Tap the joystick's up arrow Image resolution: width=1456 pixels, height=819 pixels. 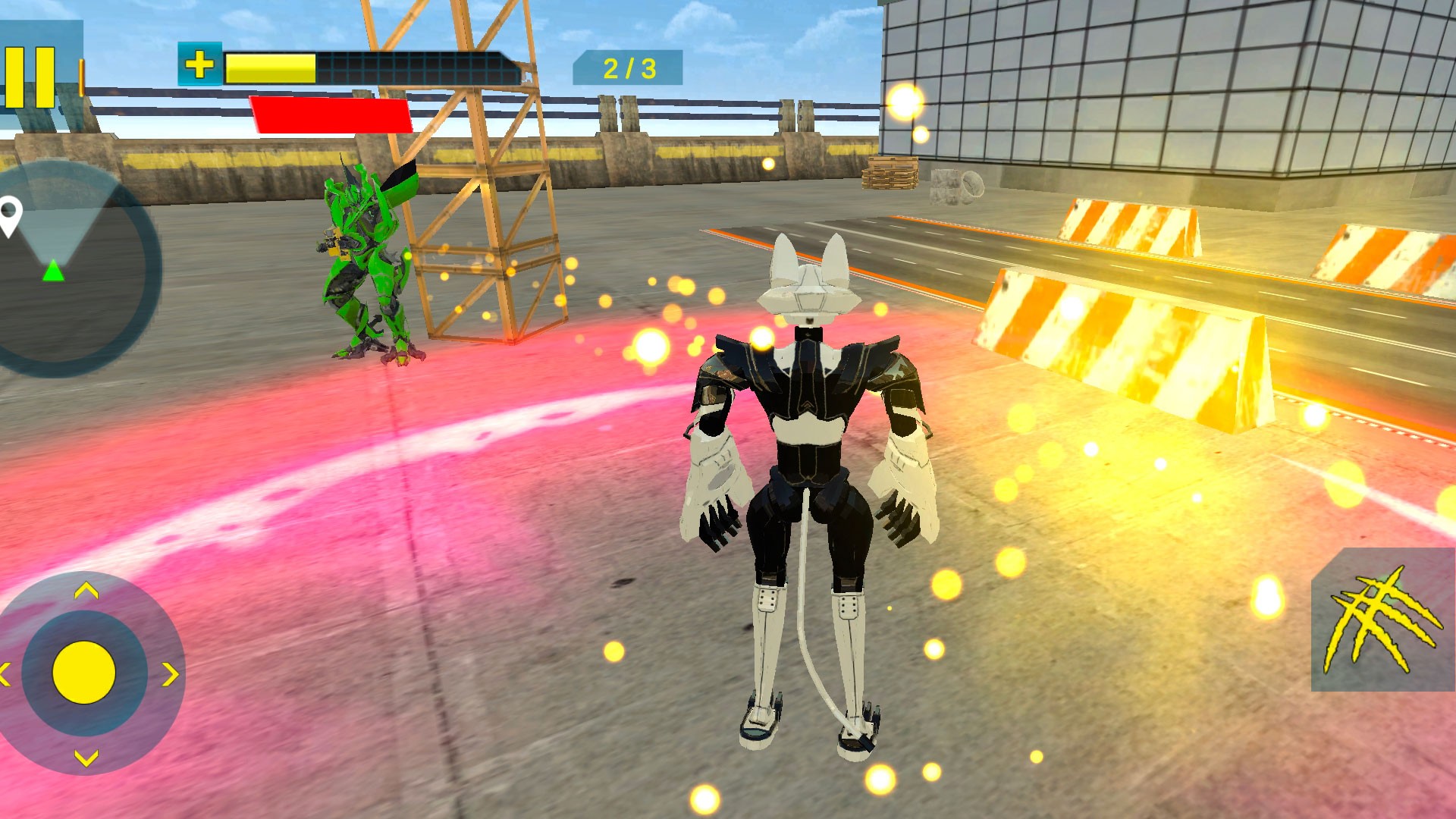[x=86, y=590]
